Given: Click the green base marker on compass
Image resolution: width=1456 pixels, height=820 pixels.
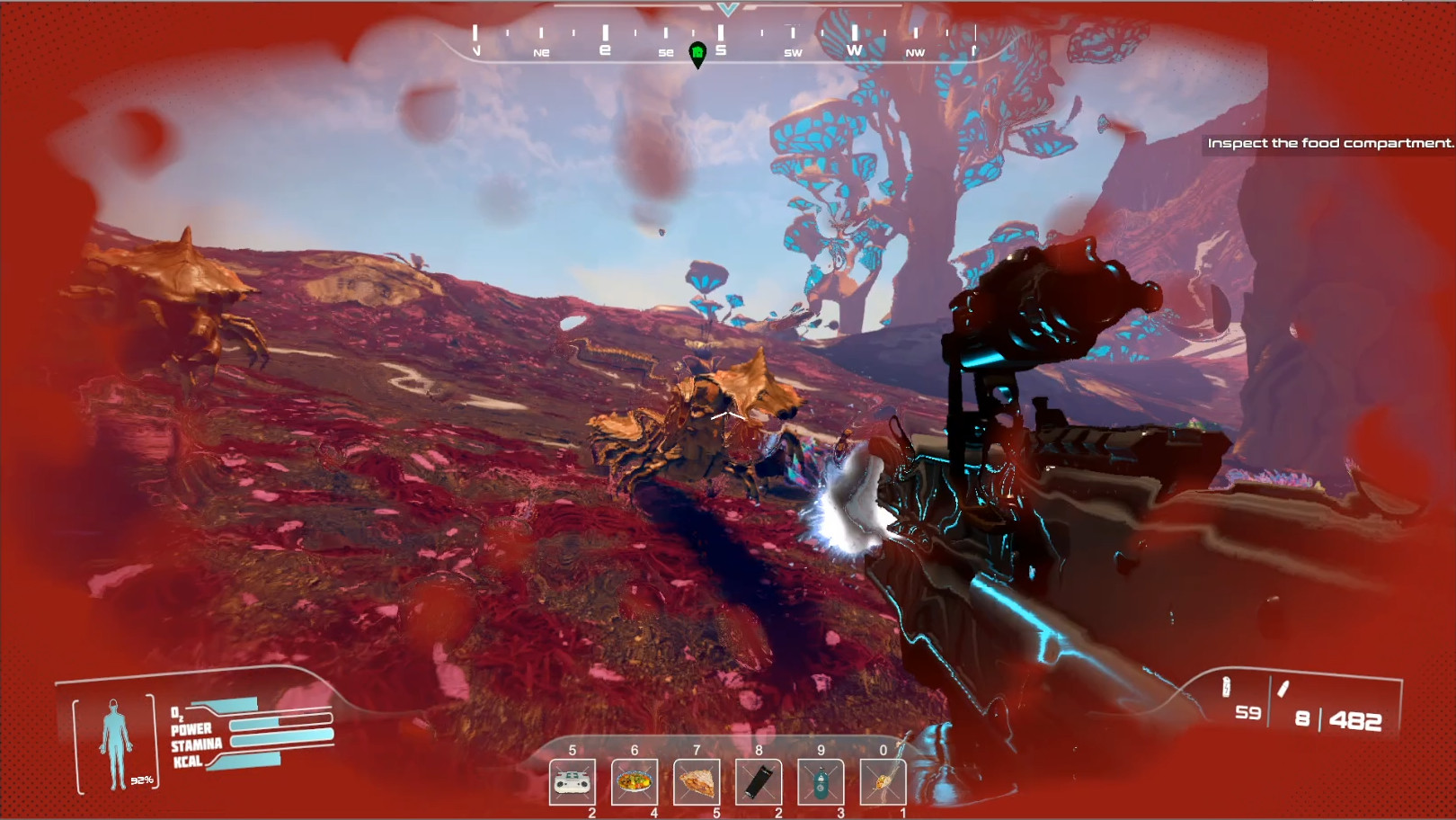Looking at the screenshot, I should coord(697,54).
